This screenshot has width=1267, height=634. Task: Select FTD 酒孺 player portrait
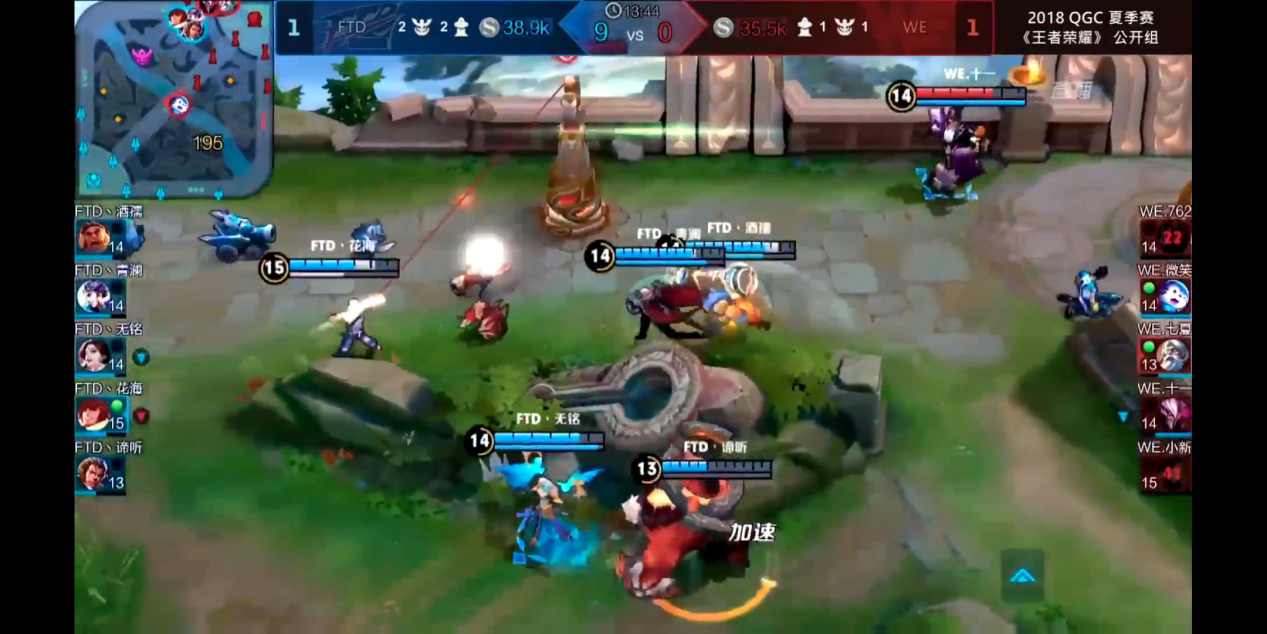(x=93, y=237)
